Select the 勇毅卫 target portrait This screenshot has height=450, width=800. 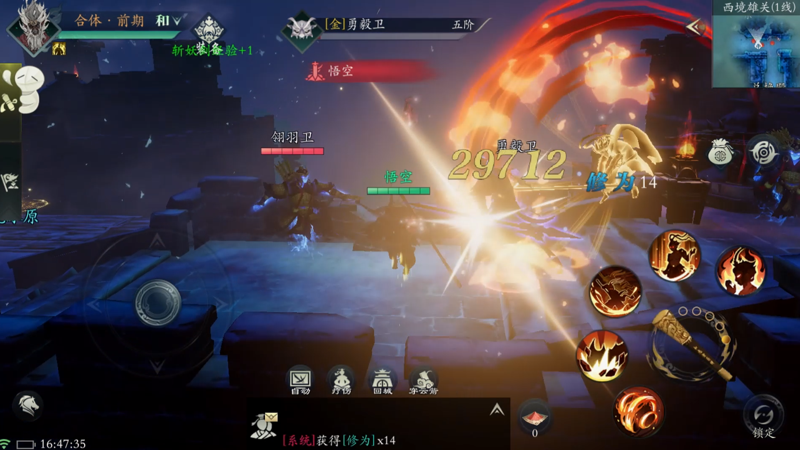[300, 30]
